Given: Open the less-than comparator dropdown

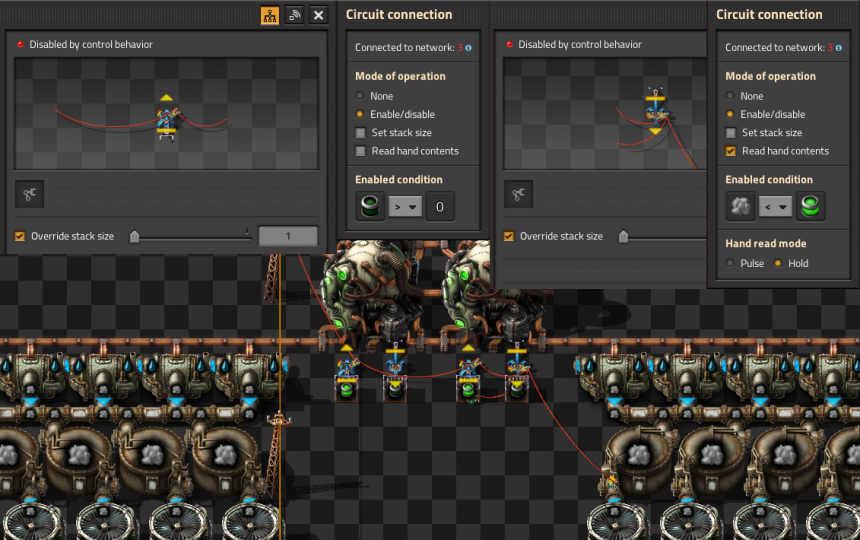Looking at the screenshot, I should coord(775,207).
